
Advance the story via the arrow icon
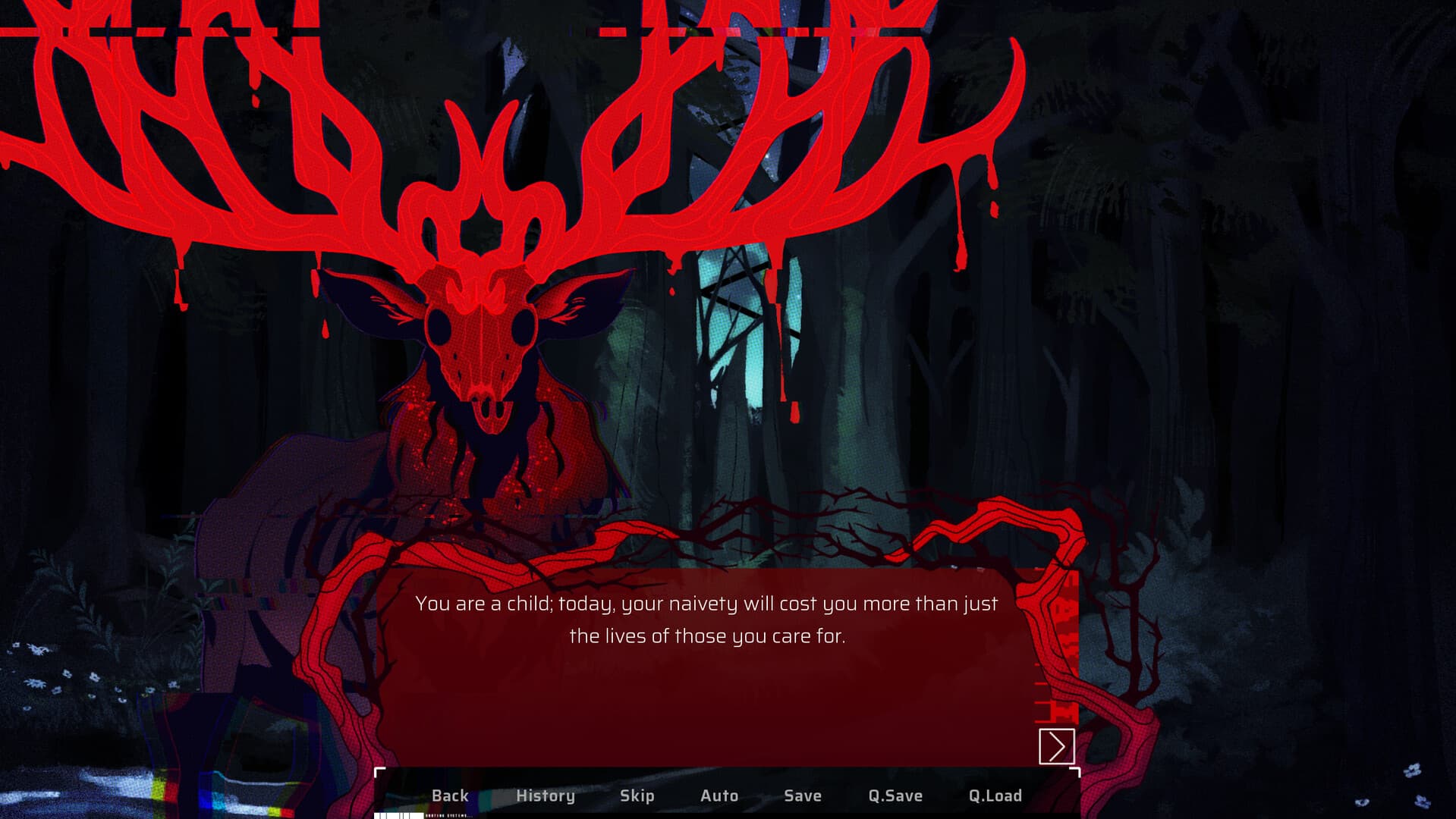click(x=1058, y=747)
